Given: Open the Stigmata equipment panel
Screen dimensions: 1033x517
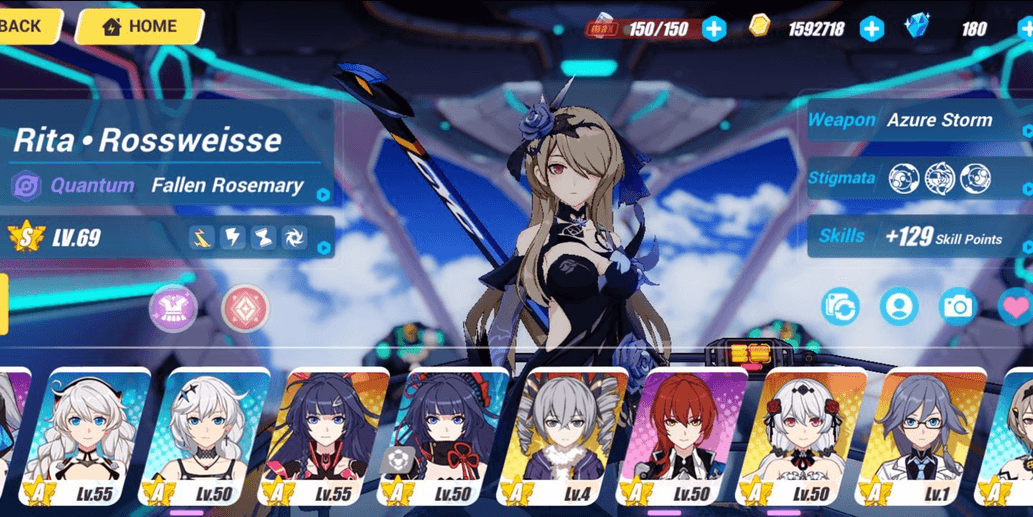Looking at the screenshot, I should [x=918, y=179].
